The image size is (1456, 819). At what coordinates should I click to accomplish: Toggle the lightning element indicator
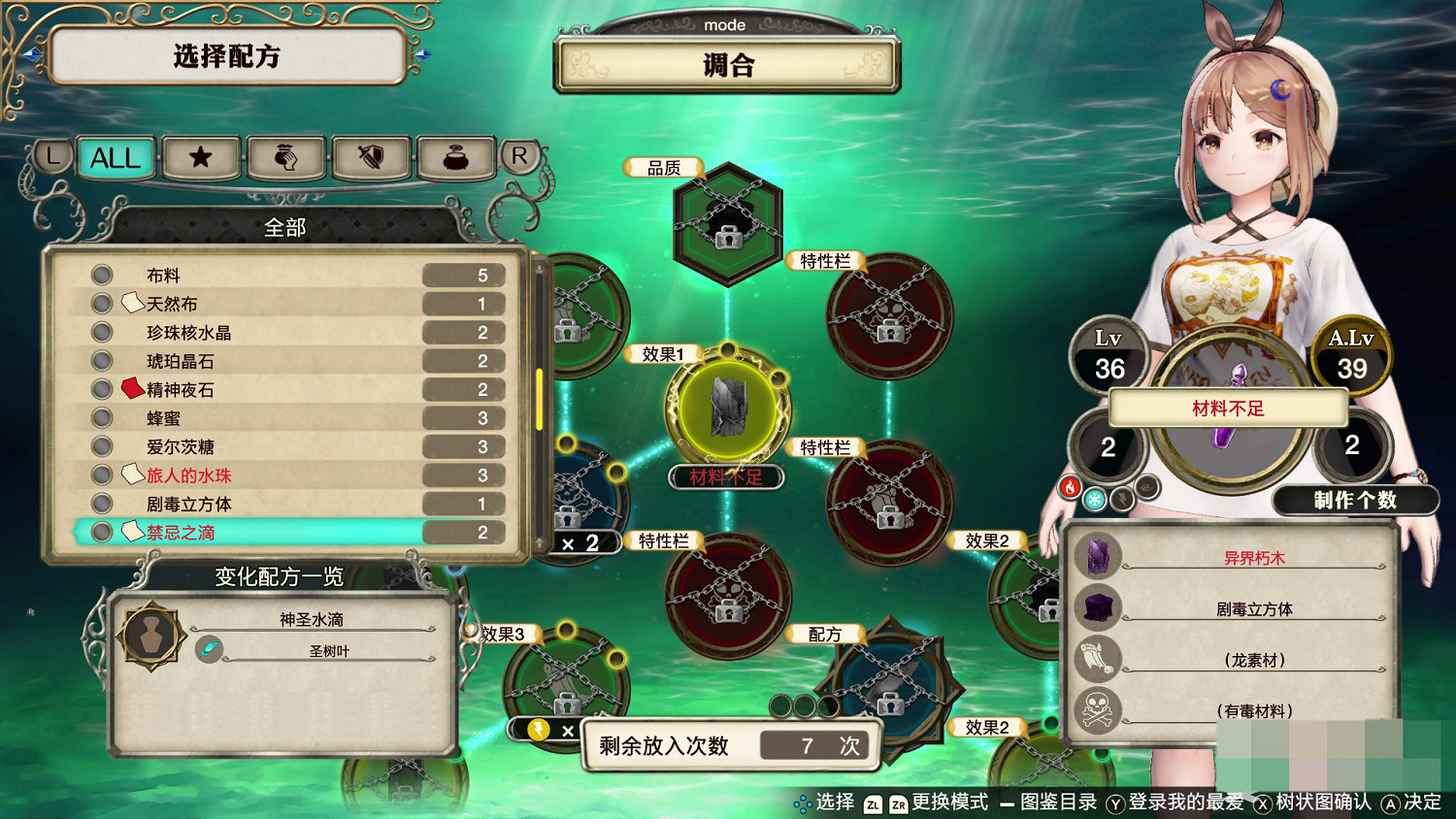1121,500
